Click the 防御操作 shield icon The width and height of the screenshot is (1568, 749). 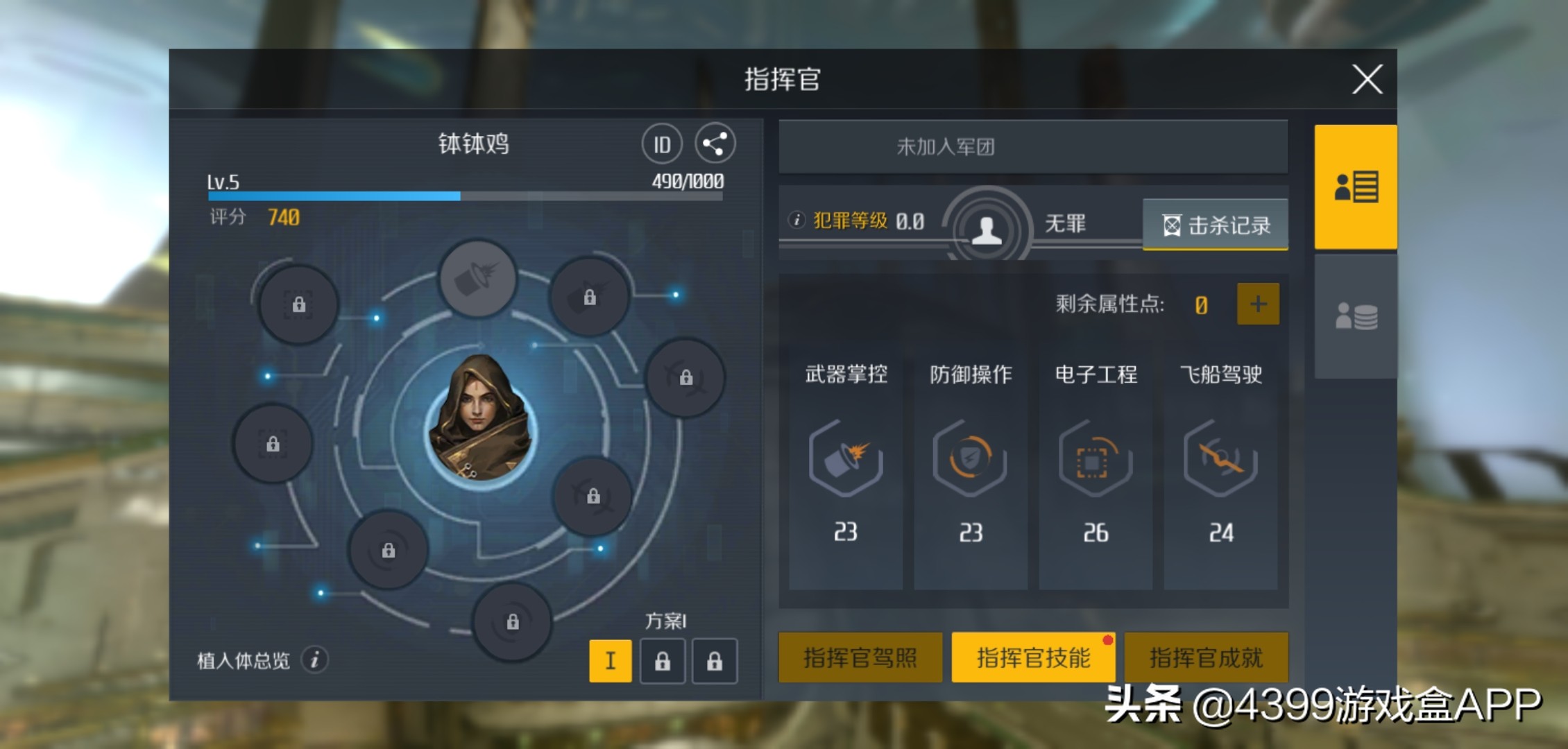(970, 458)
